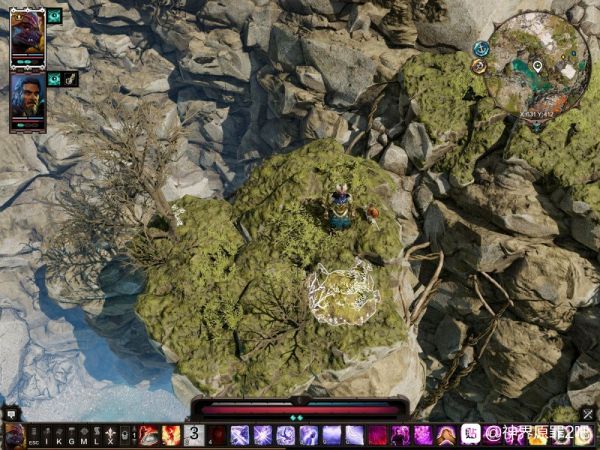The image size is (600, 450).
Task: Open the game menu button labeled ESC
Action: [x=33, y=436]
